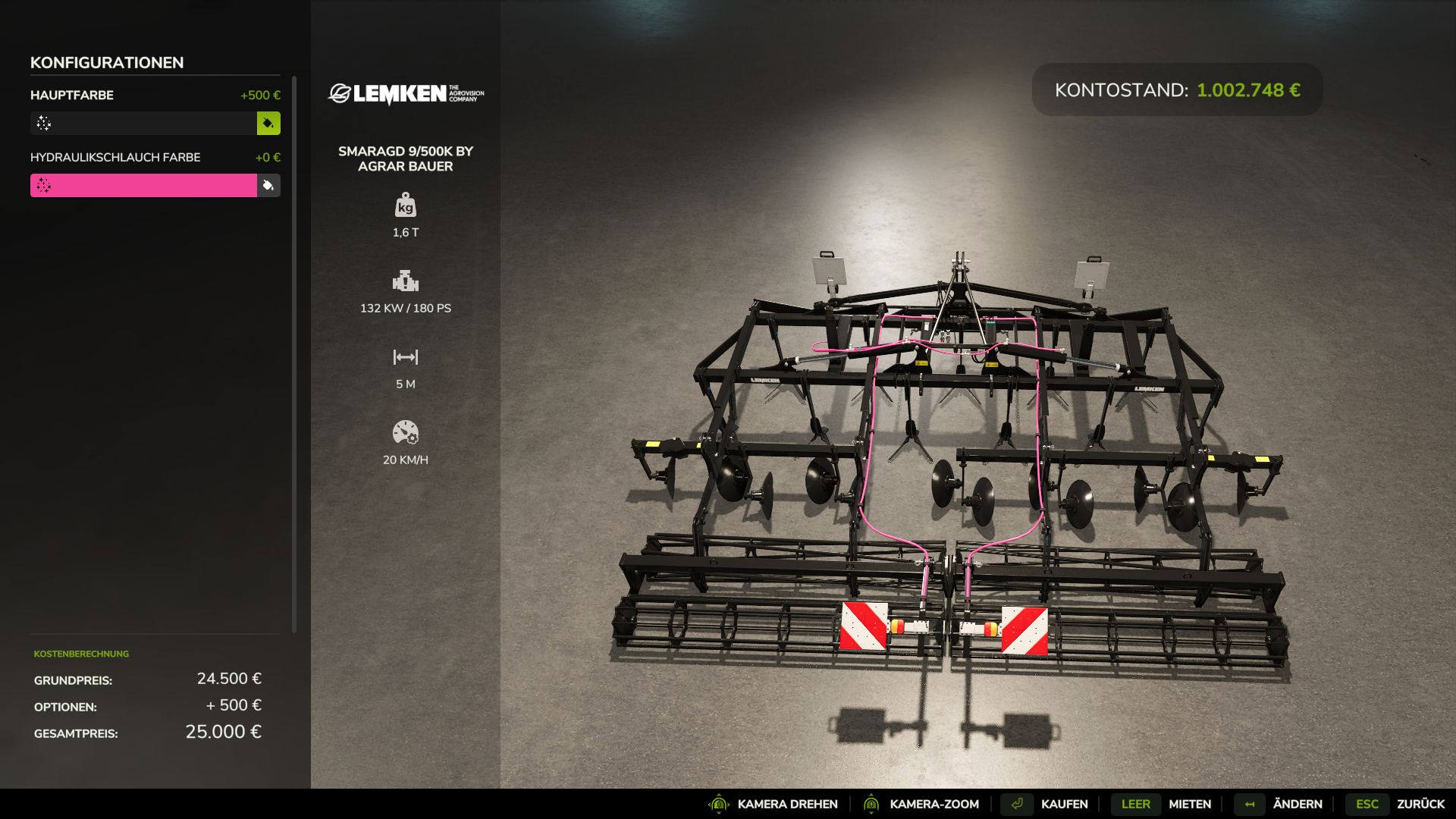
Task: Select the power 132 KW / 180 PS icon
Action: pos(406,282)
